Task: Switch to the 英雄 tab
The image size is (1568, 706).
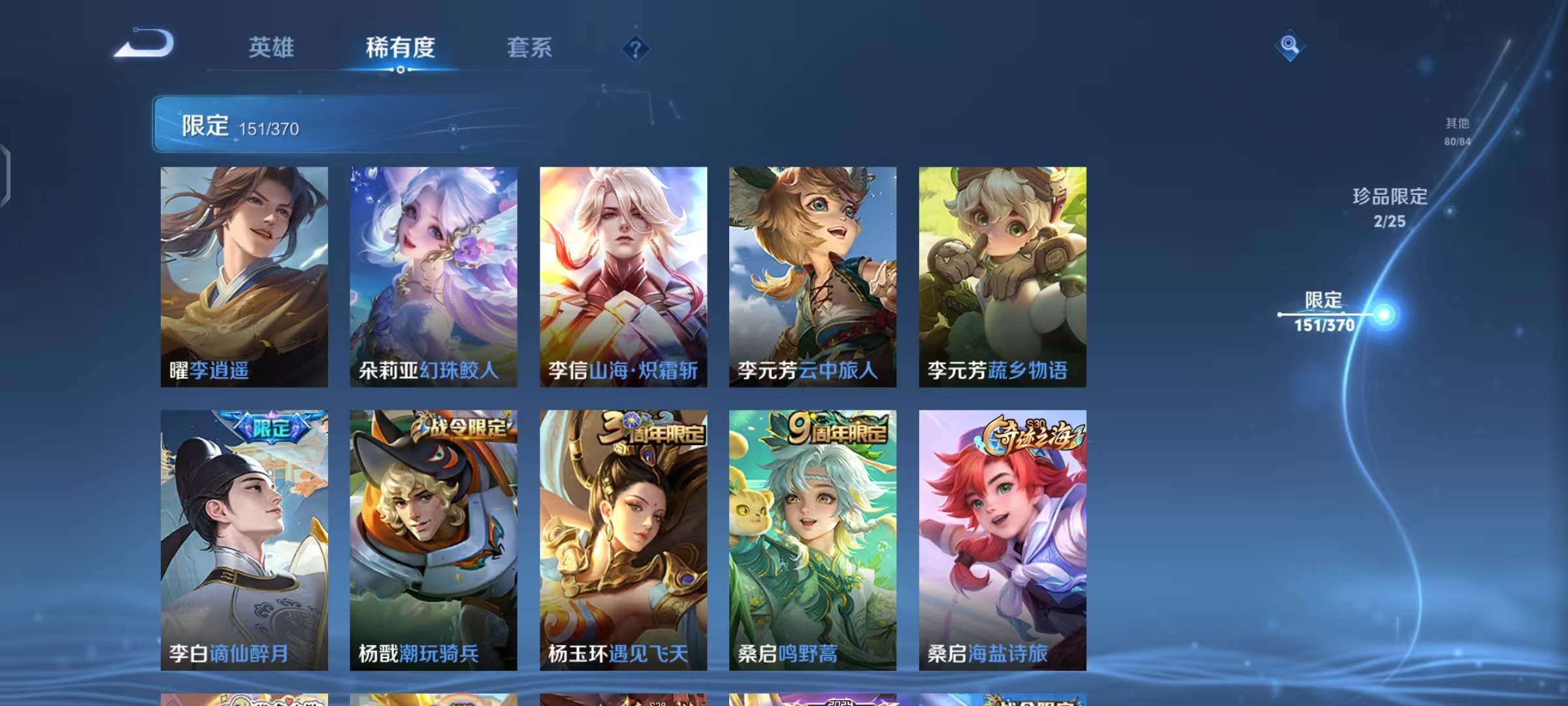Action: [x=272, y=47]
